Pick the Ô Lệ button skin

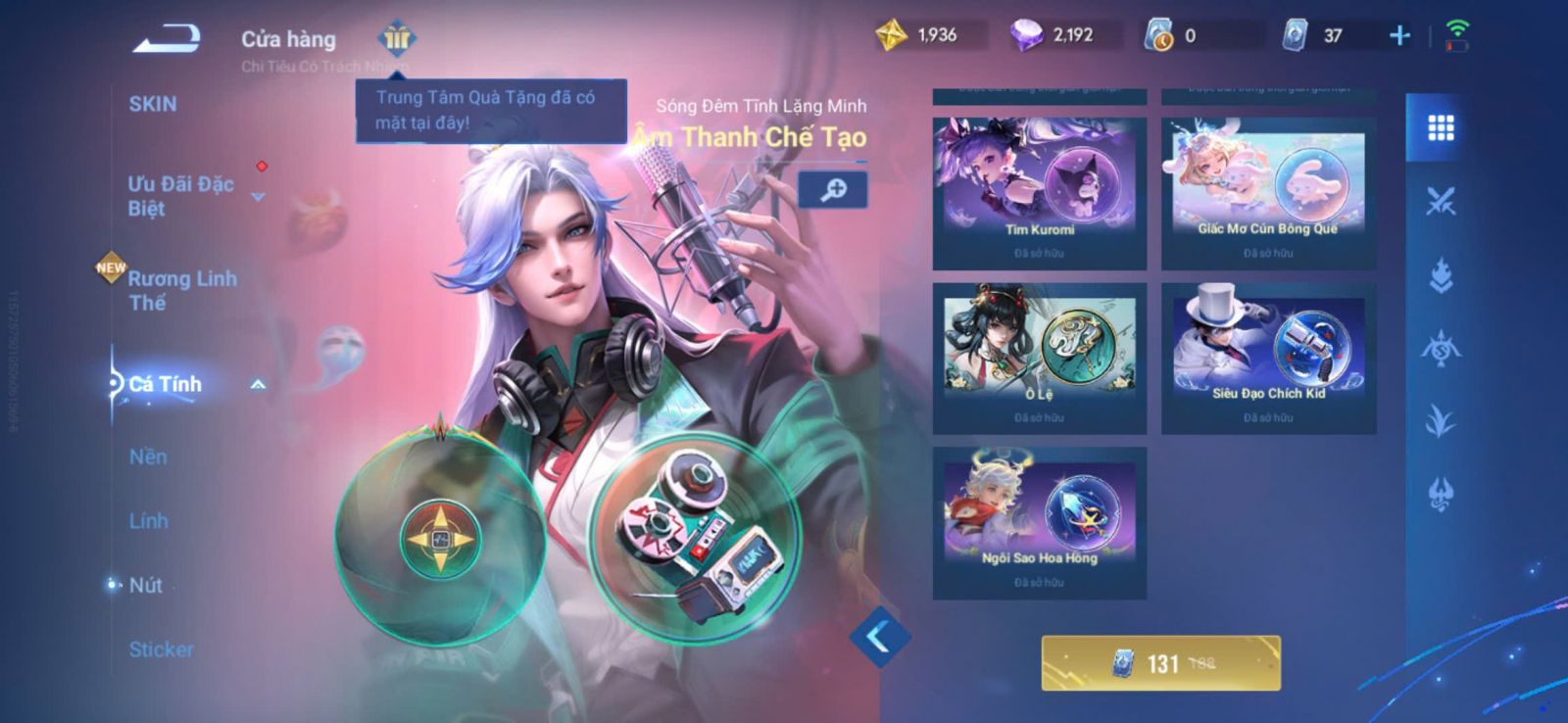(1039, 358)
